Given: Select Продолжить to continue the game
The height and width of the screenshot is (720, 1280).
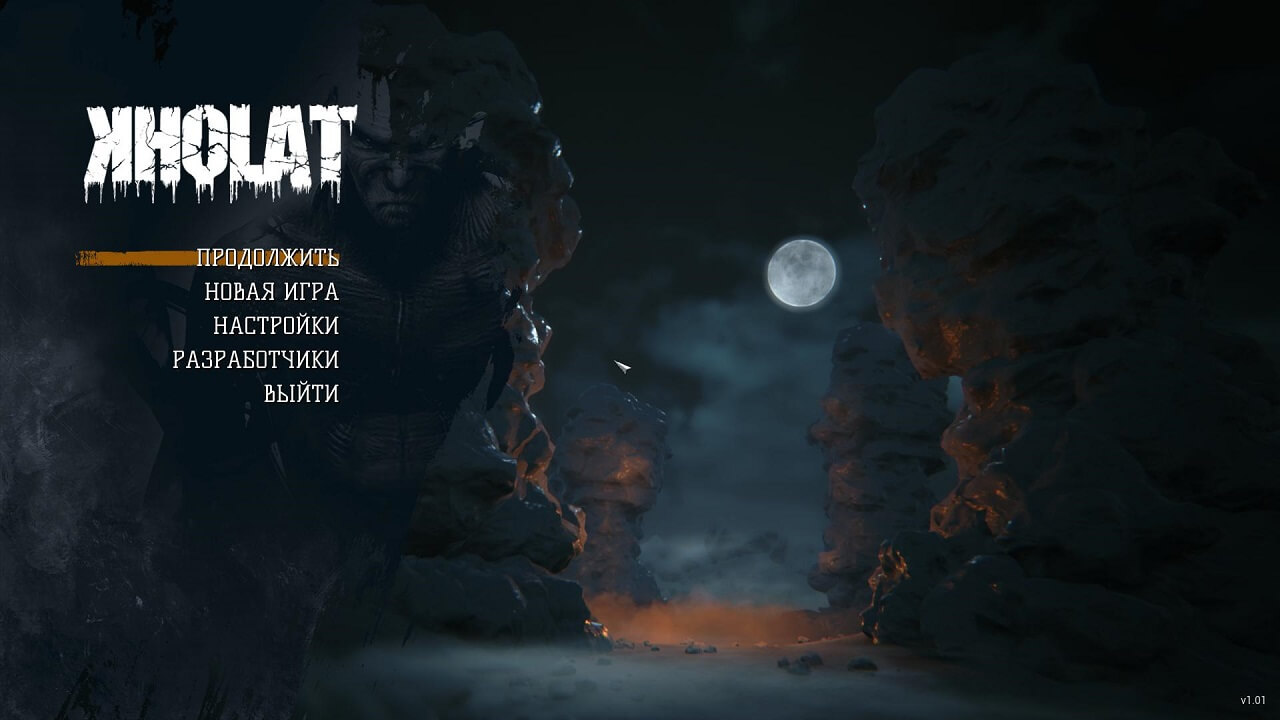Looking at the screenshot, I should click(x=267, y=258).
